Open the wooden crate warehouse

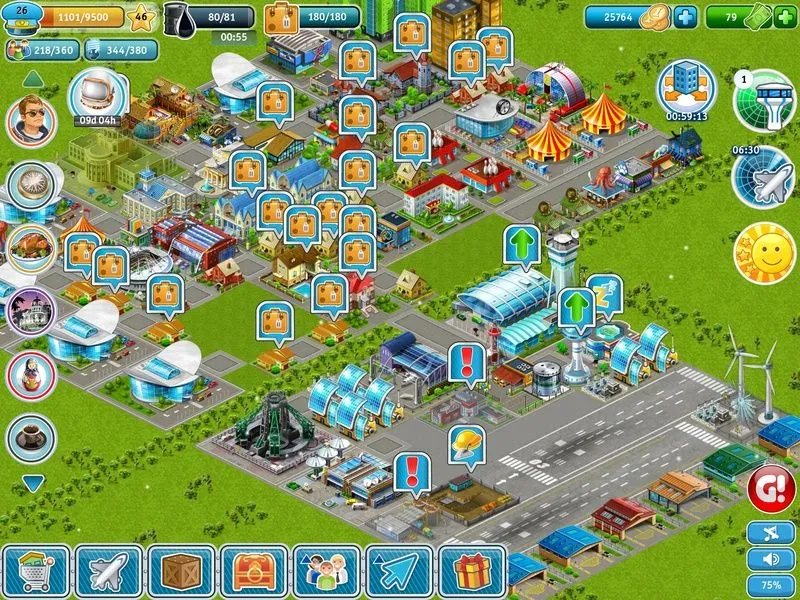[181, 571]
